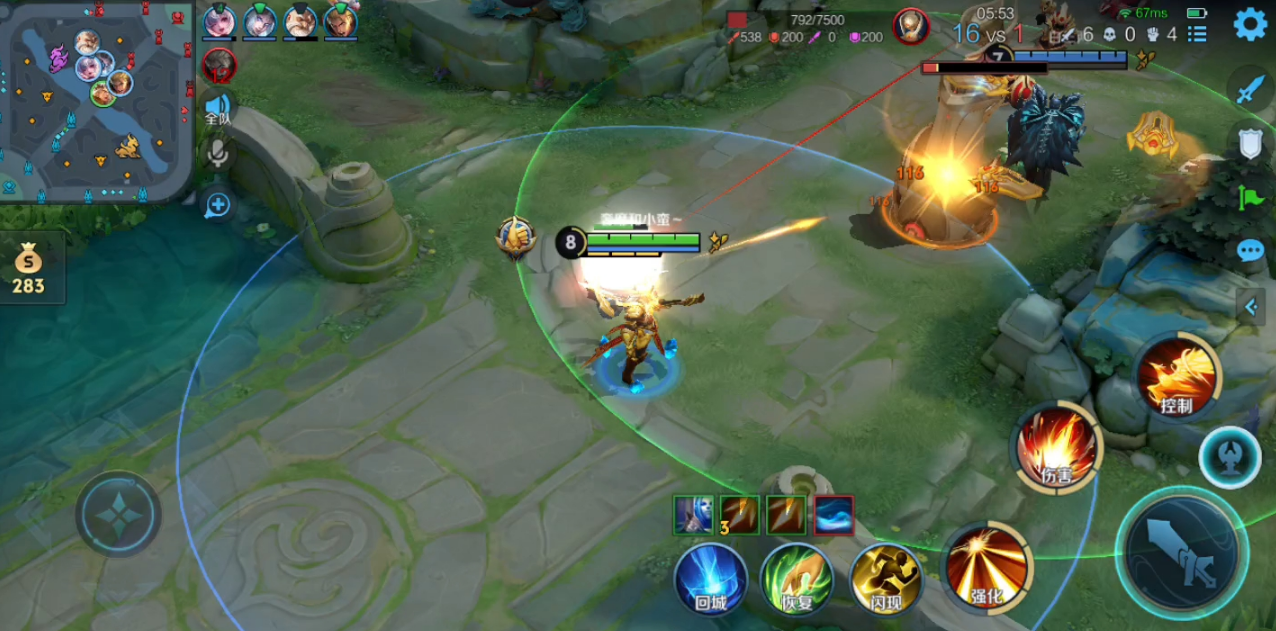Viewport: 1276px width, 631px height.
Task: Use the 恢复 heal spell
Action: (797, 579)
